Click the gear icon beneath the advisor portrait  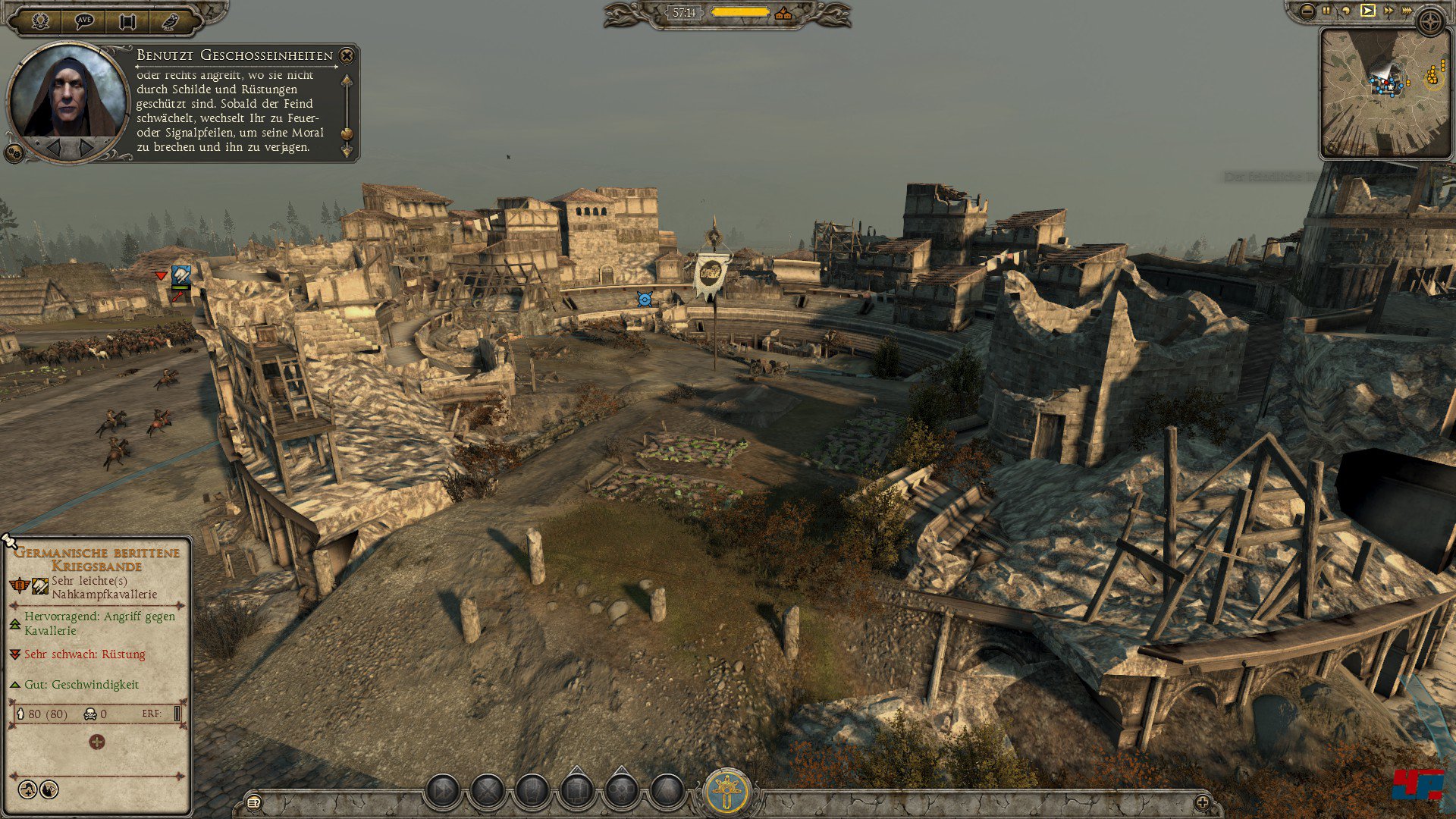tap(14, 152)
